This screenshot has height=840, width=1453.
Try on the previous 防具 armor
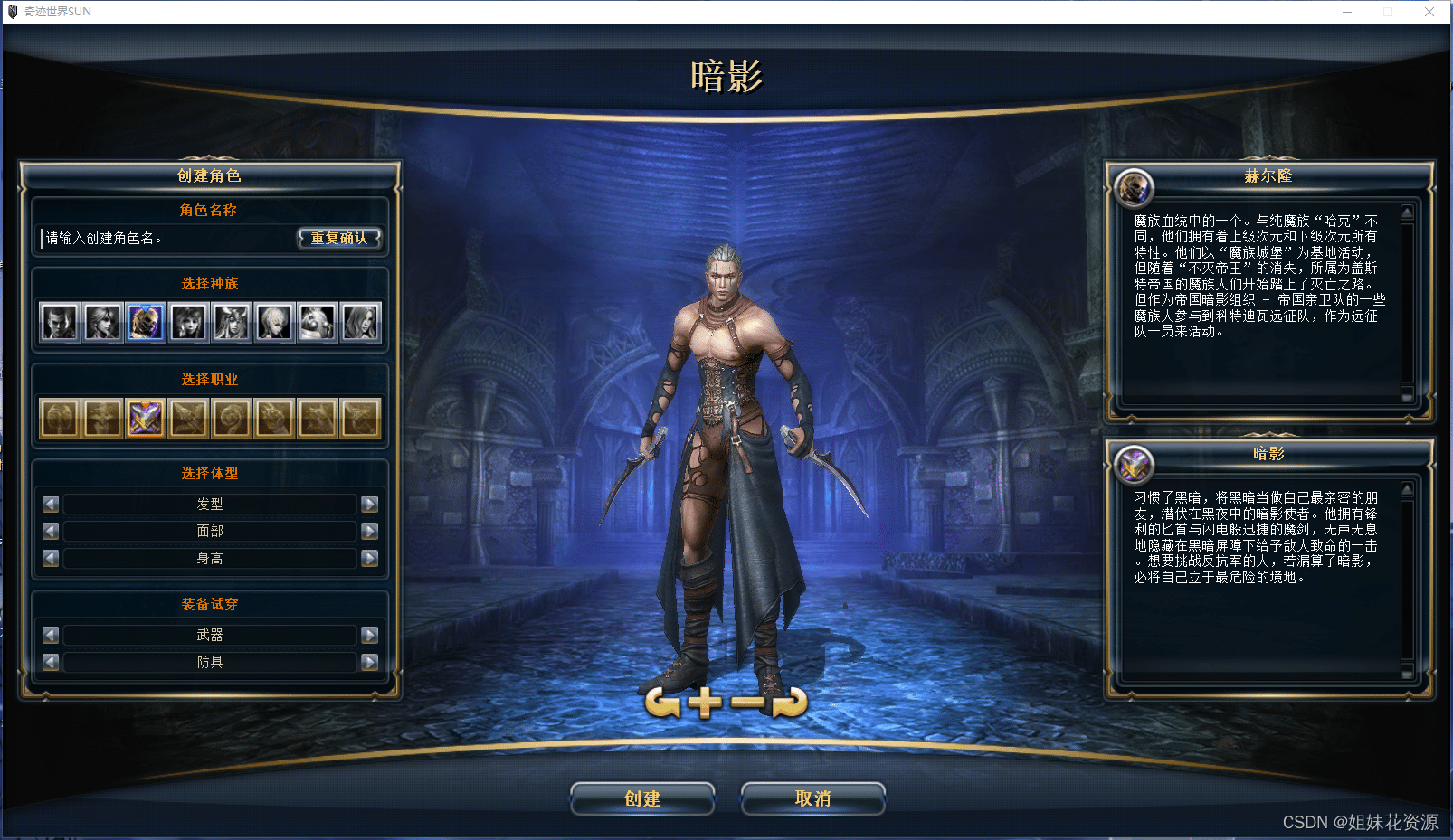[51, 662]
